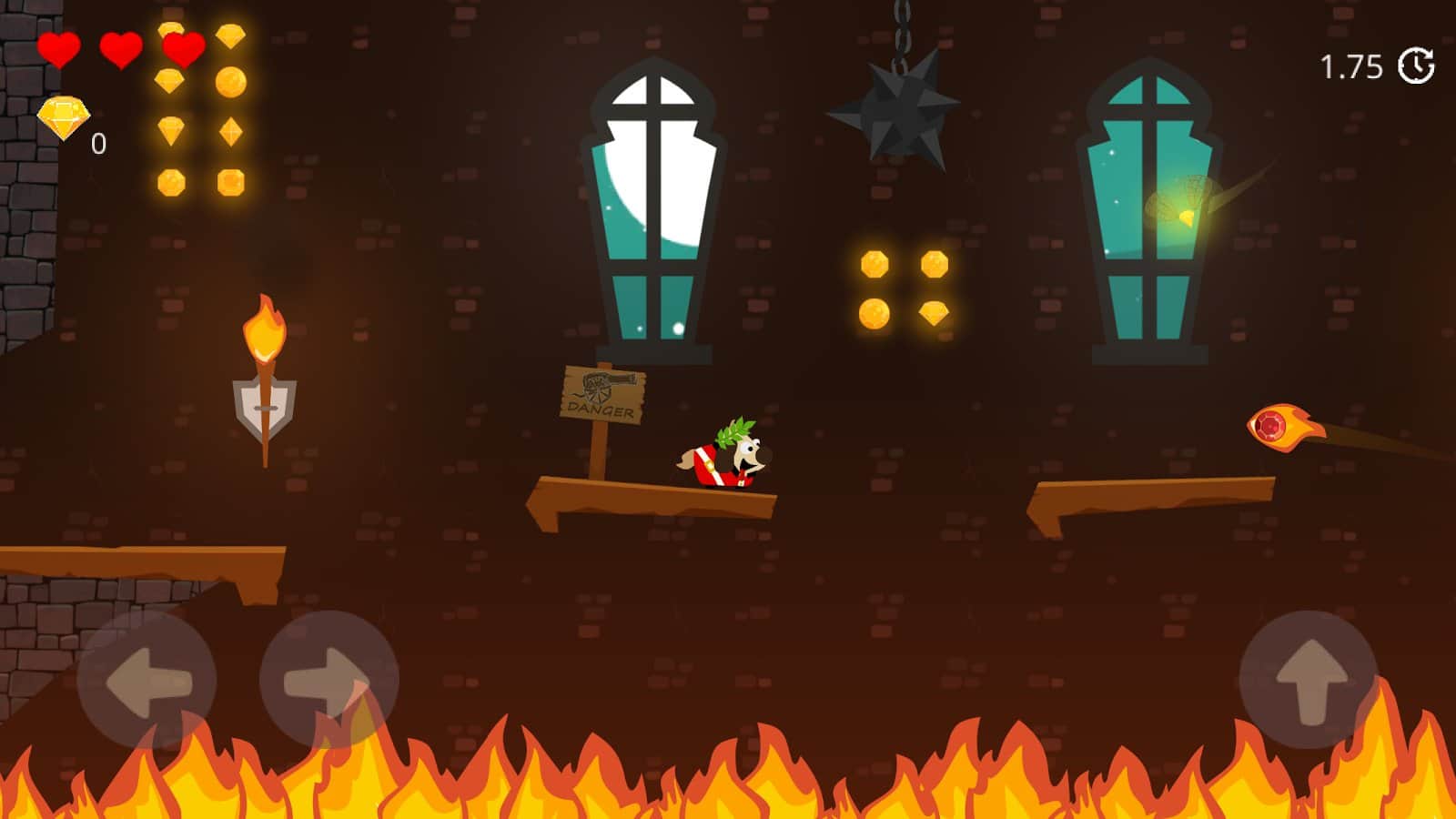Click the 1.75 timer display
This screenshot has width=1456, height=819.
tap(1350, 64)
